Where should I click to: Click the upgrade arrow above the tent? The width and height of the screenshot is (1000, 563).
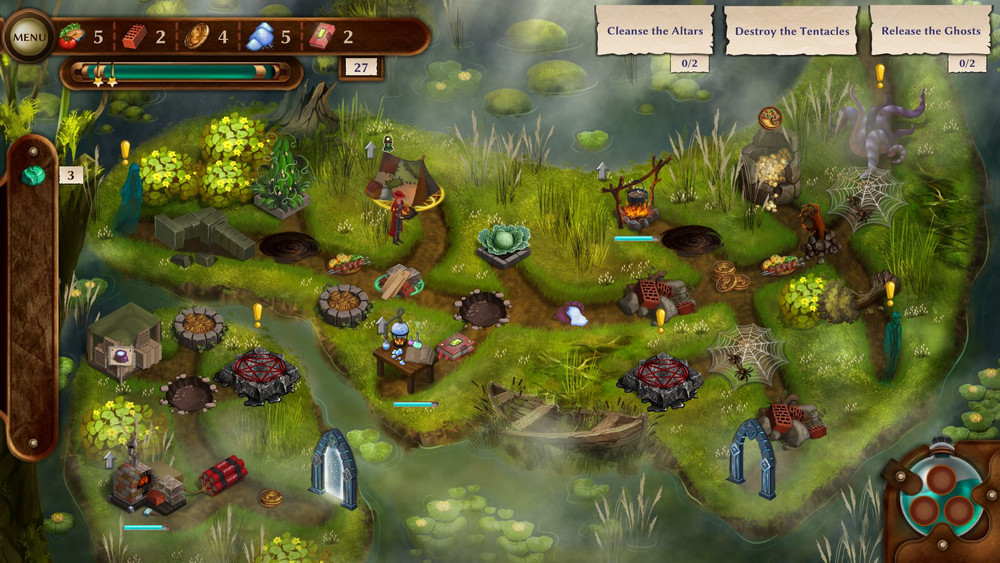pyautogui.click(x=370, y=149)
